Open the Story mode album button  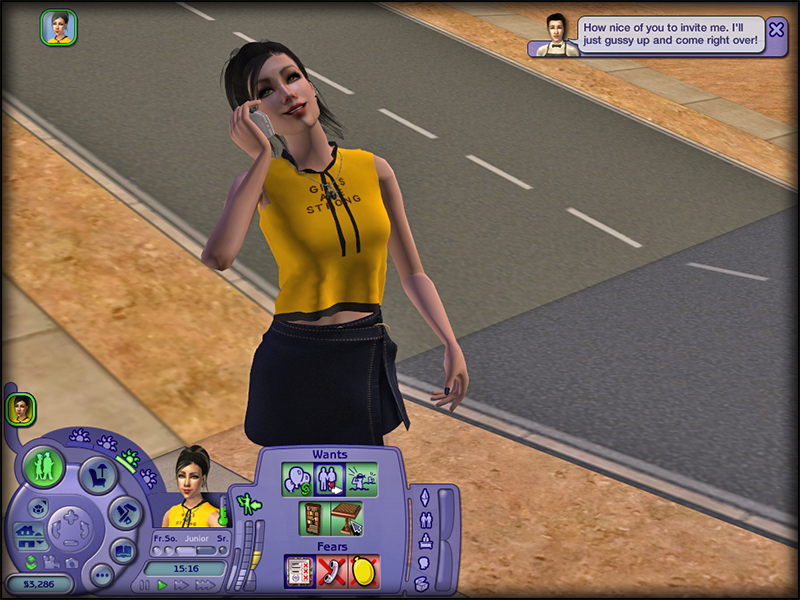(x=123, y=550)
